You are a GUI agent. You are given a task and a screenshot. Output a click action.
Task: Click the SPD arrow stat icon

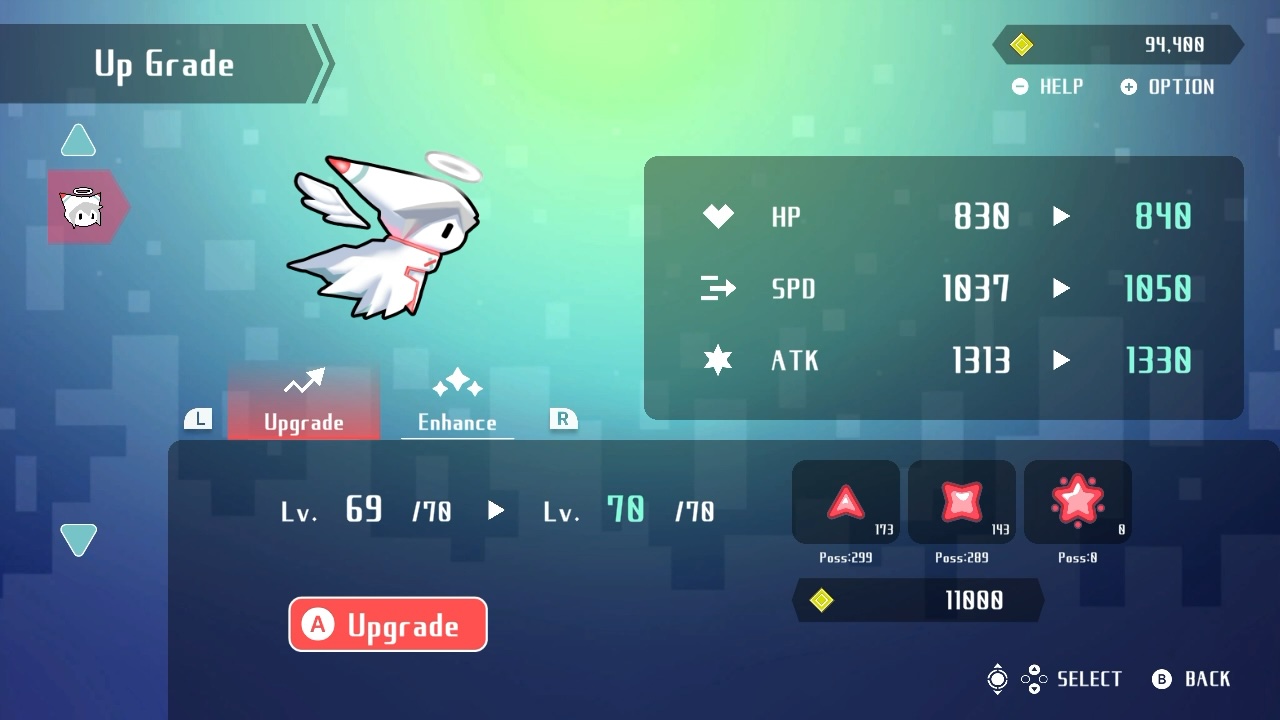717,288
